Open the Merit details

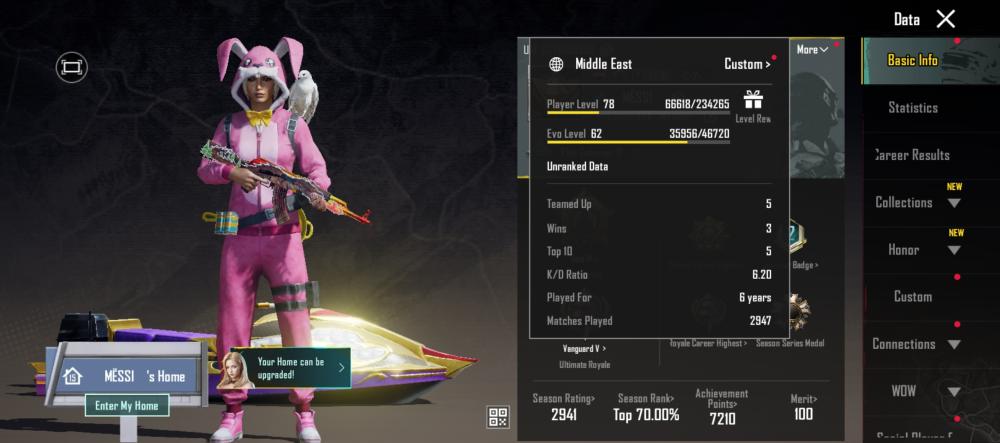point(803,407)
